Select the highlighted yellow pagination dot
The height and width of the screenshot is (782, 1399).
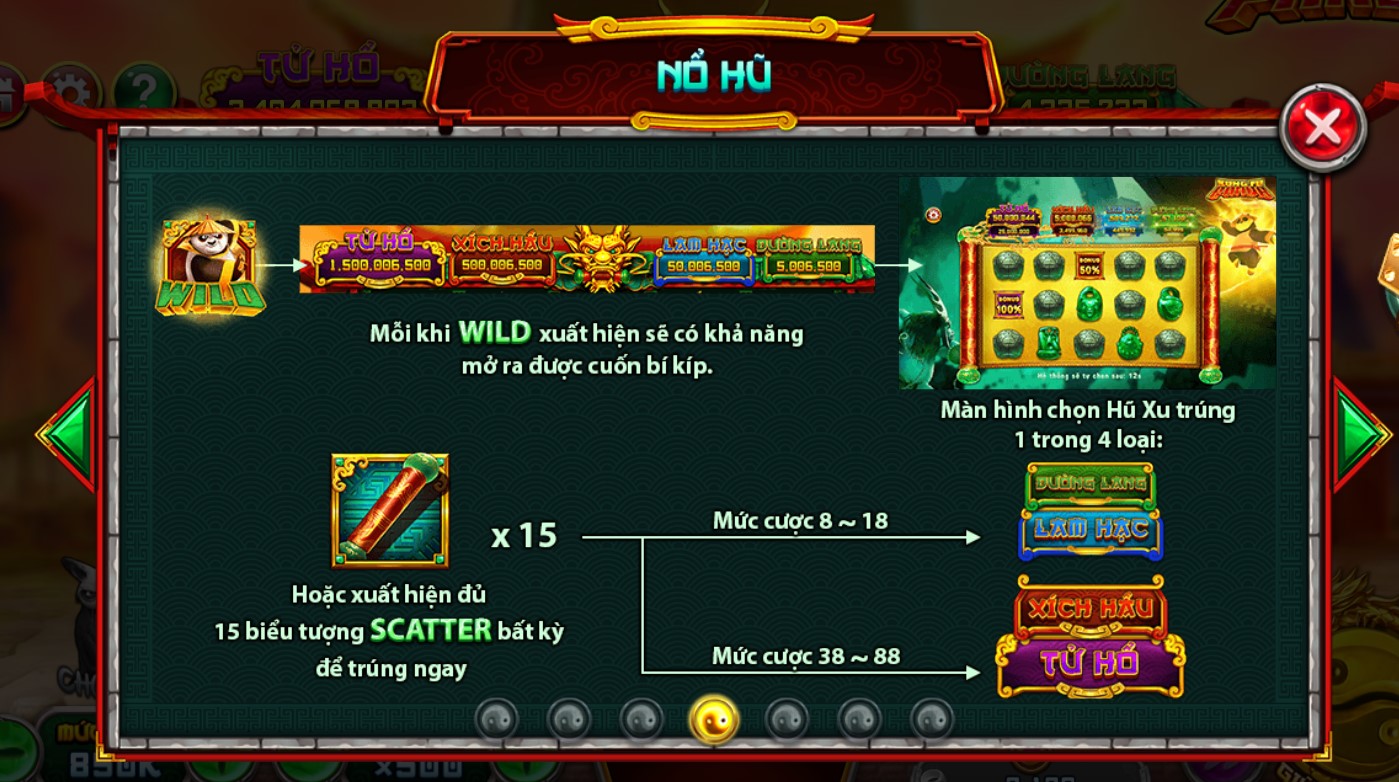(715, 720)
